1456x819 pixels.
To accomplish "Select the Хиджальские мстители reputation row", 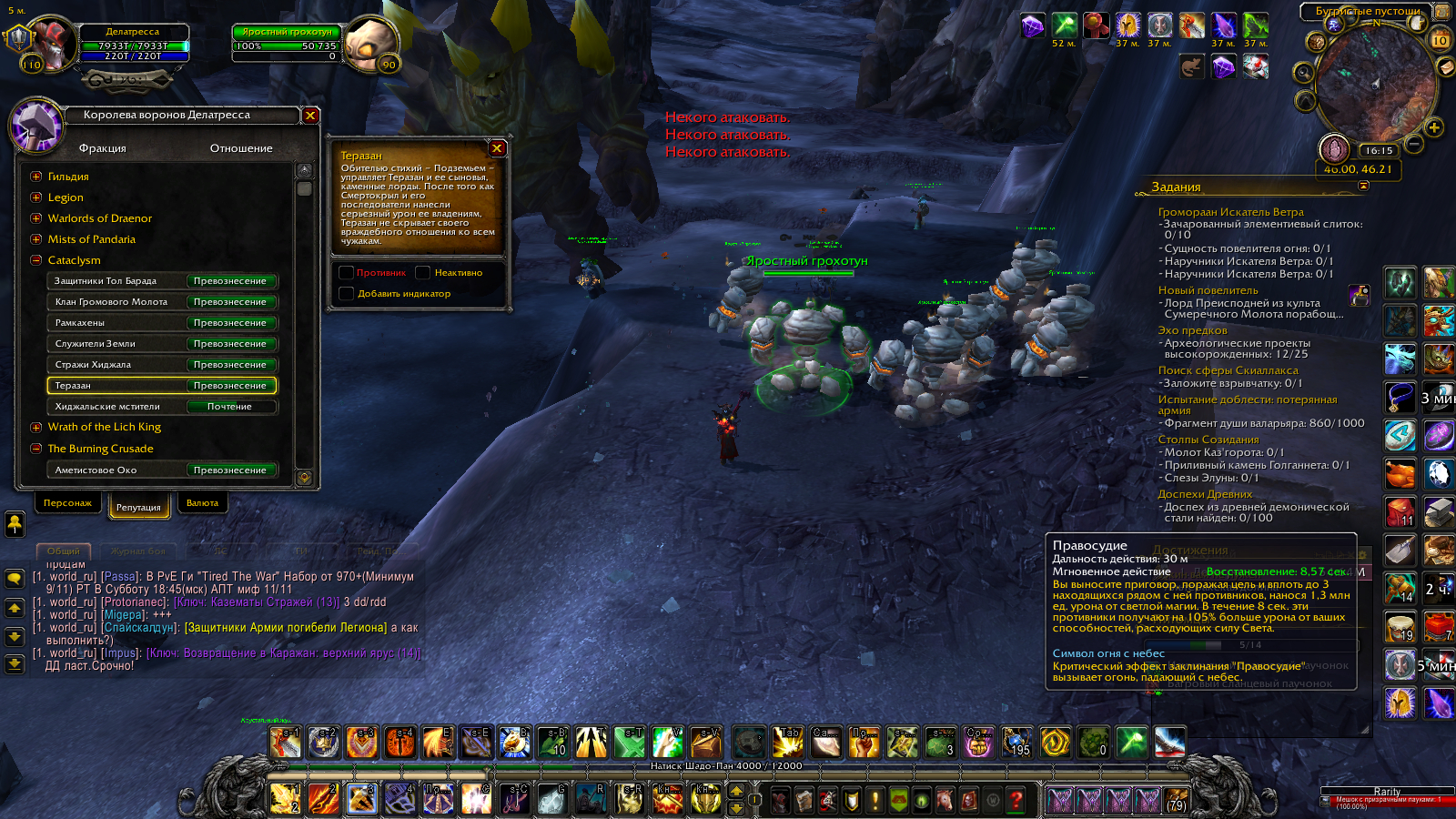I will (161, 407).
